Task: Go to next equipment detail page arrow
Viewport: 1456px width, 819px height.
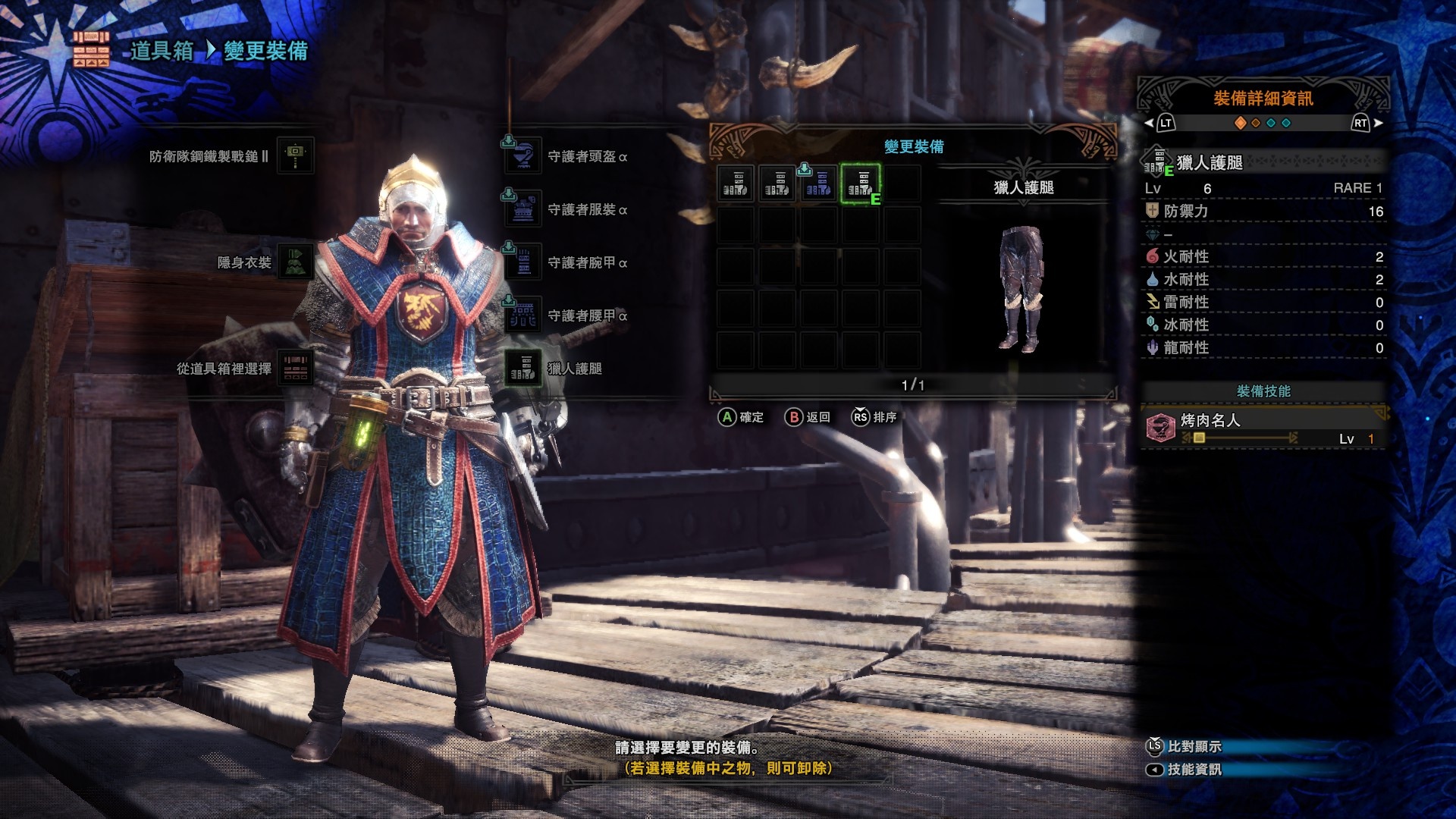Action: coord(1378,123)
